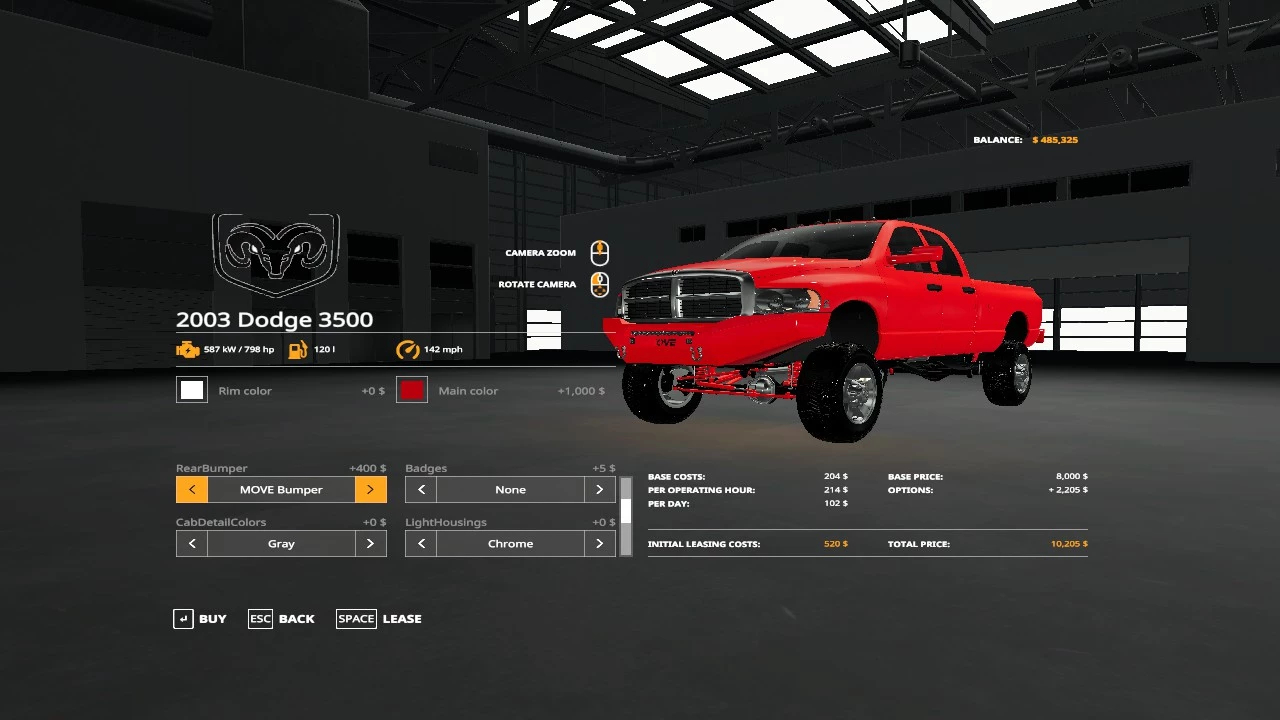The width and height of the screenshot is (1280, 720).
Task: Buy the 2003 Dodge 3500
Action: pyautogui.click(x=200, y=619)
